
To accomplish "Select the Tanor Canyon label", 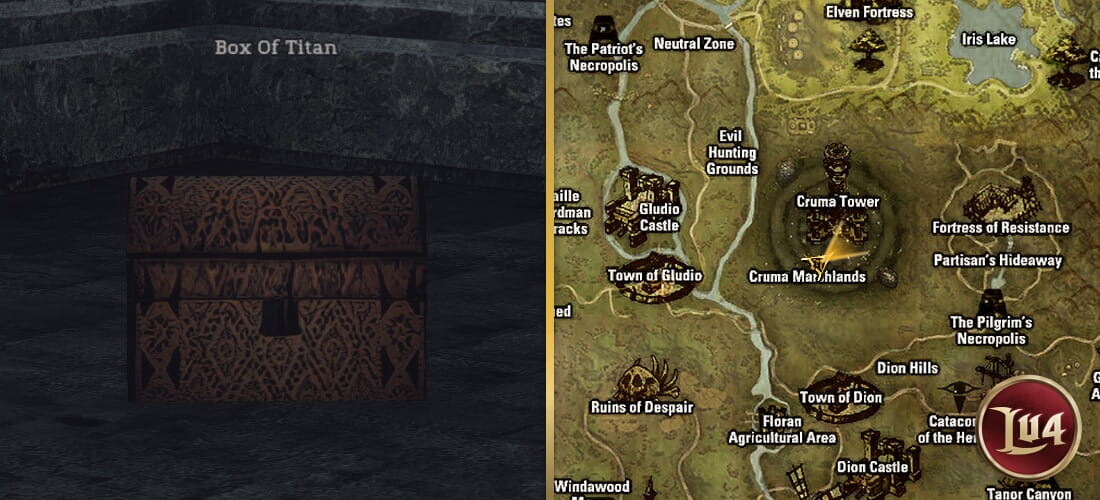I will (x=1029, y=493).
